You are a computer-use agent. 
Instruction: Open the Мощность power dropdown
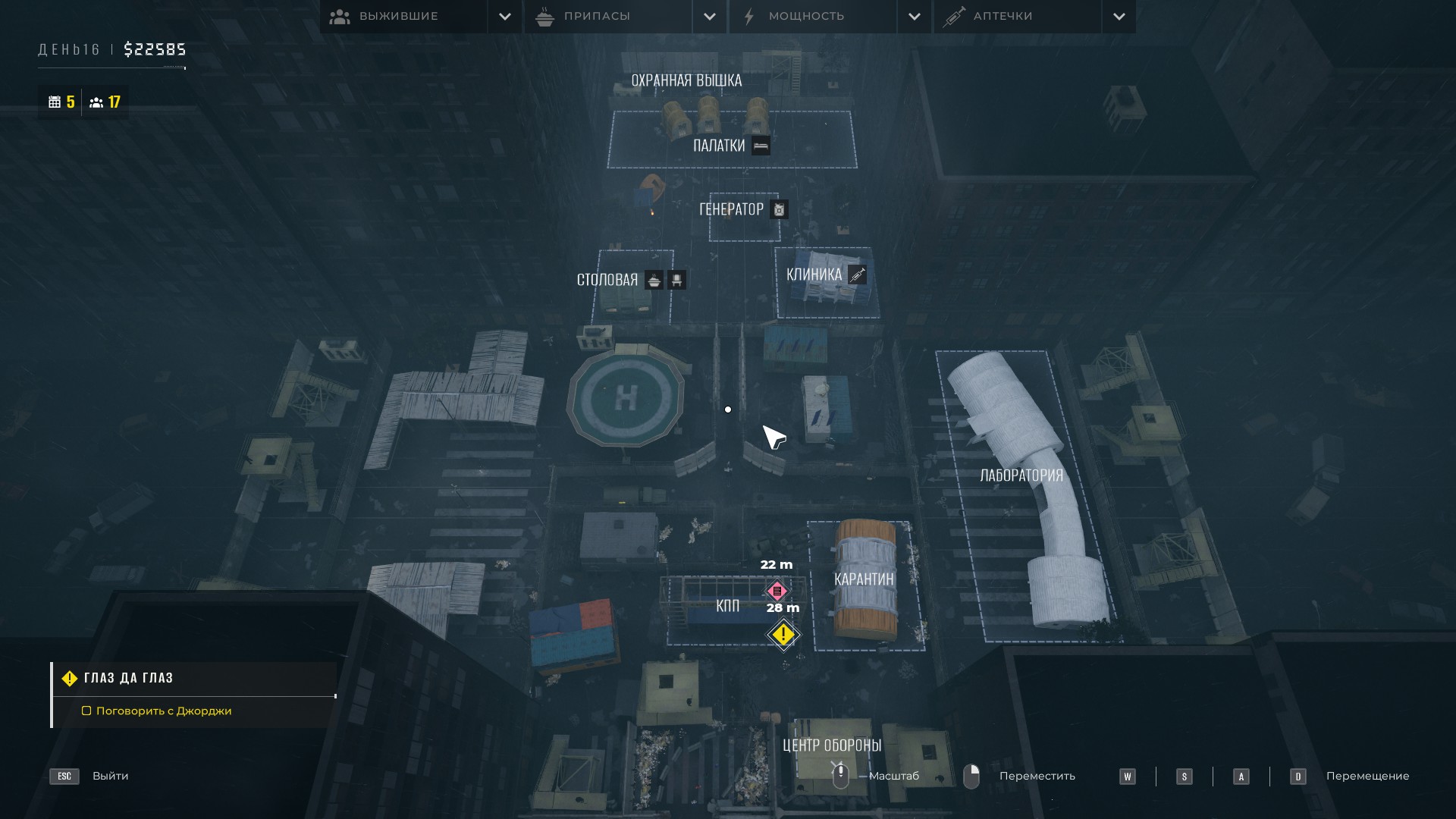[914, 17]
